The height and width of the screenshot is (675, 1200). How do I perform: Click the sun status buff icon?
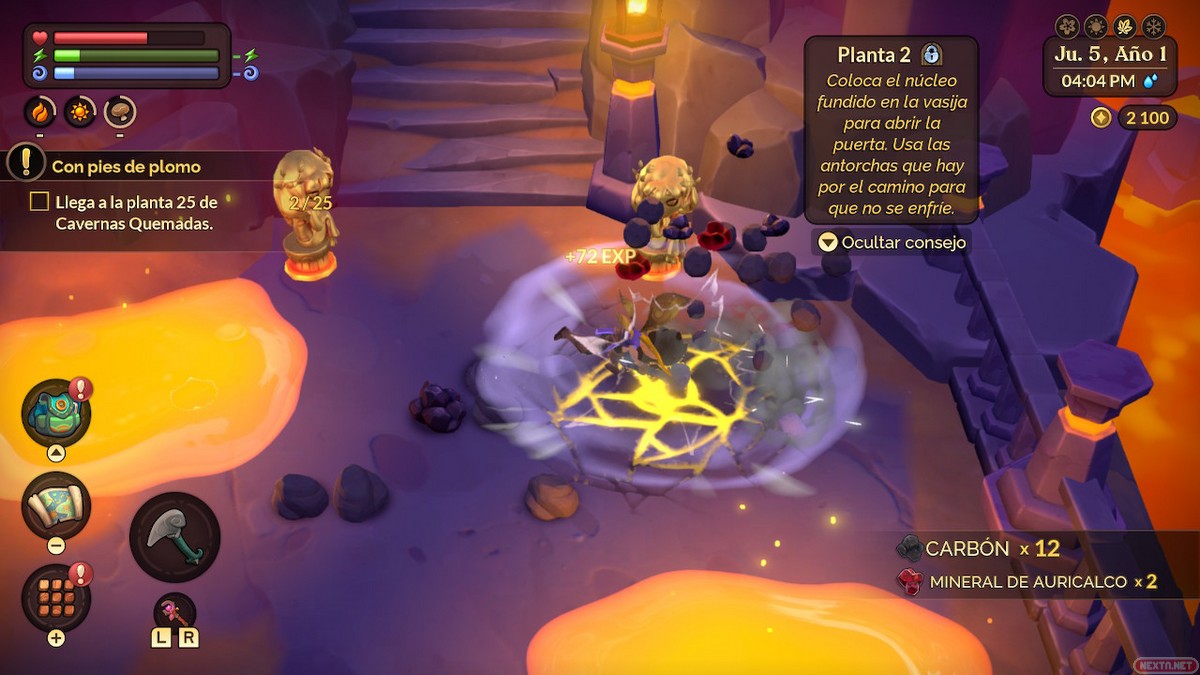(x=80, y=112)
